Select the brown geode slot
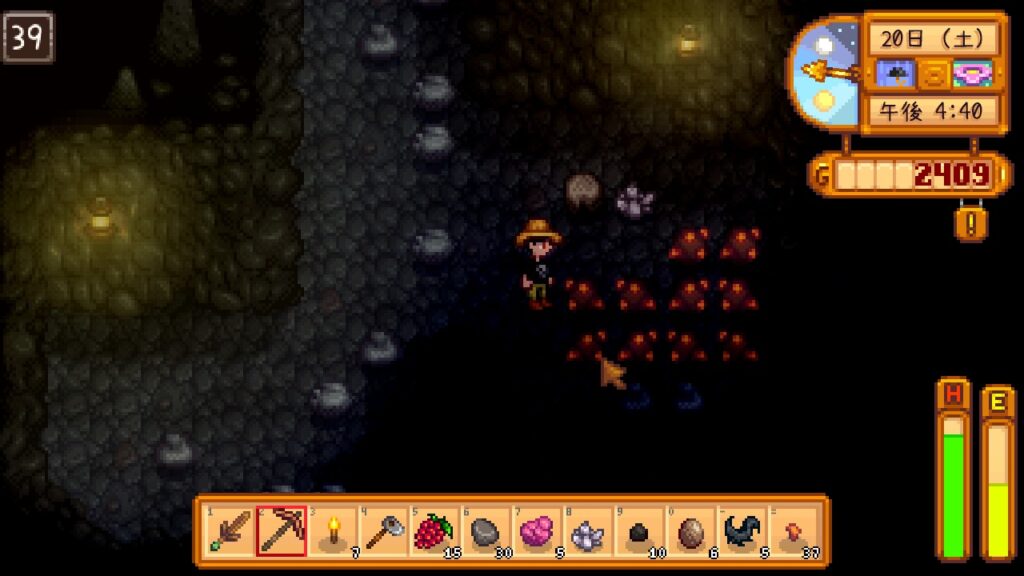 pyautogui.click(x=690, y=531)
